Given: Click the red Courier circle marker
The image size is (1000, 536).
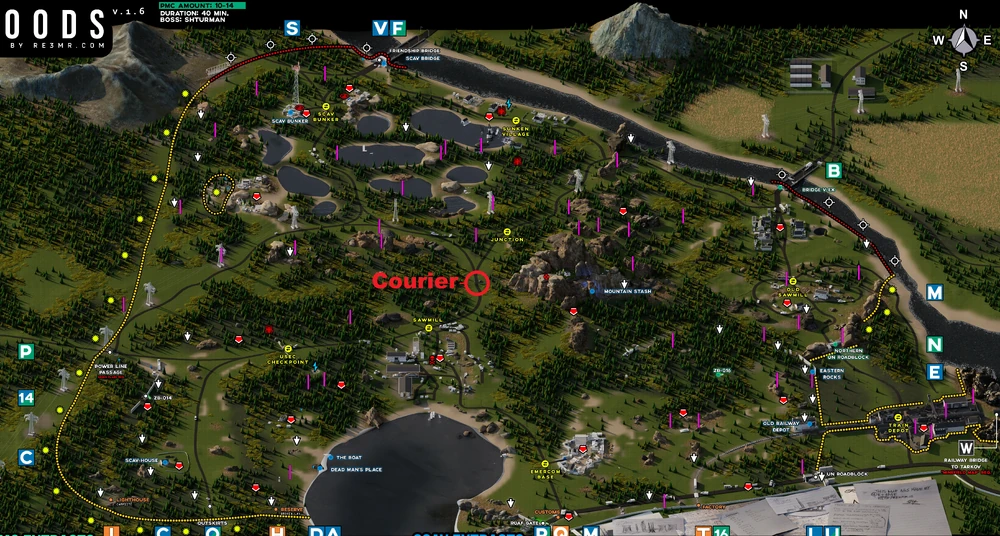Looking at the screenshot, I should coord(477,282).
